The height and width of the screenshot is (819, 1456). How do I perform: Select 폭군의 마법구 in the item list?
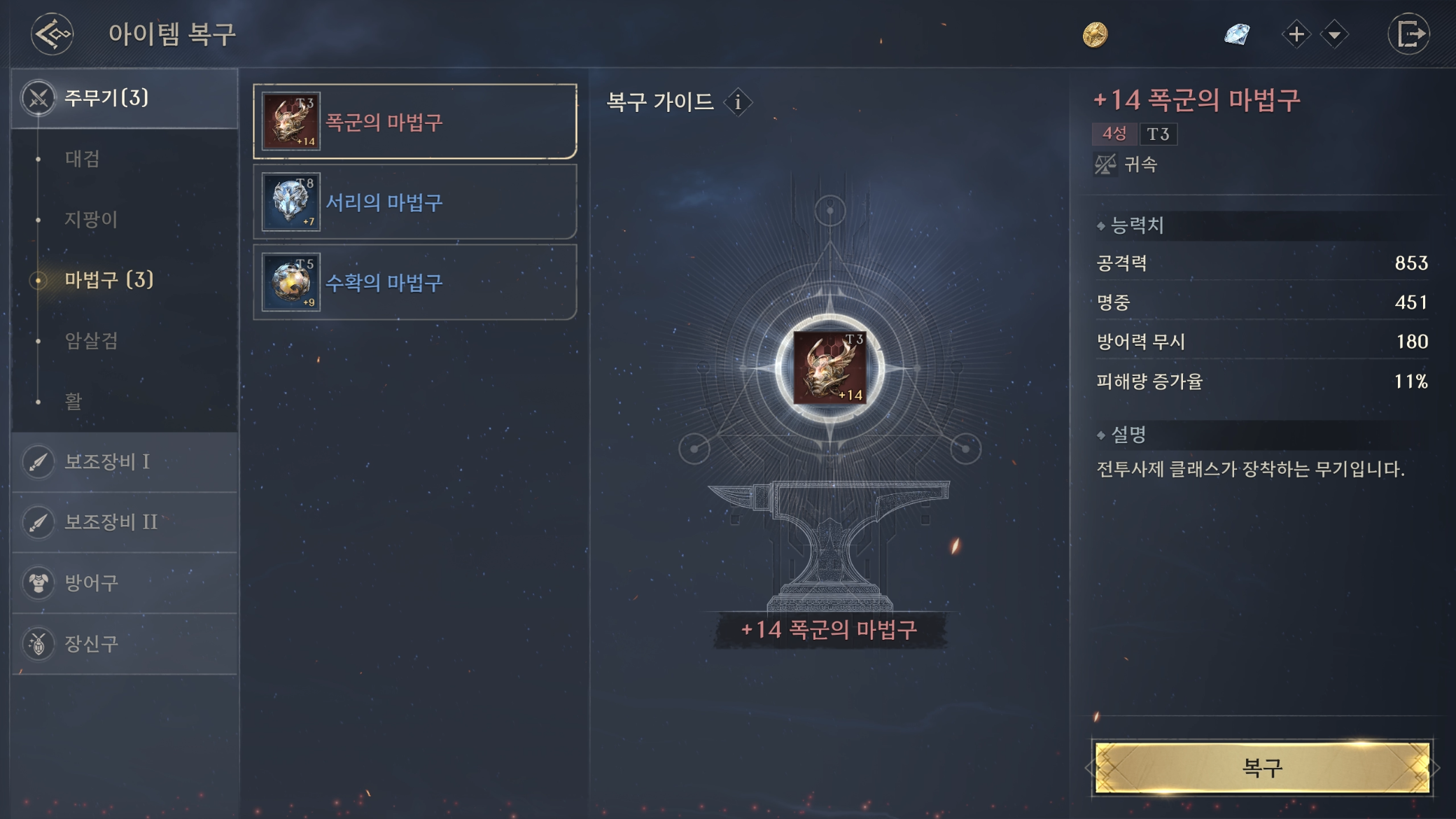coord(415,122)
